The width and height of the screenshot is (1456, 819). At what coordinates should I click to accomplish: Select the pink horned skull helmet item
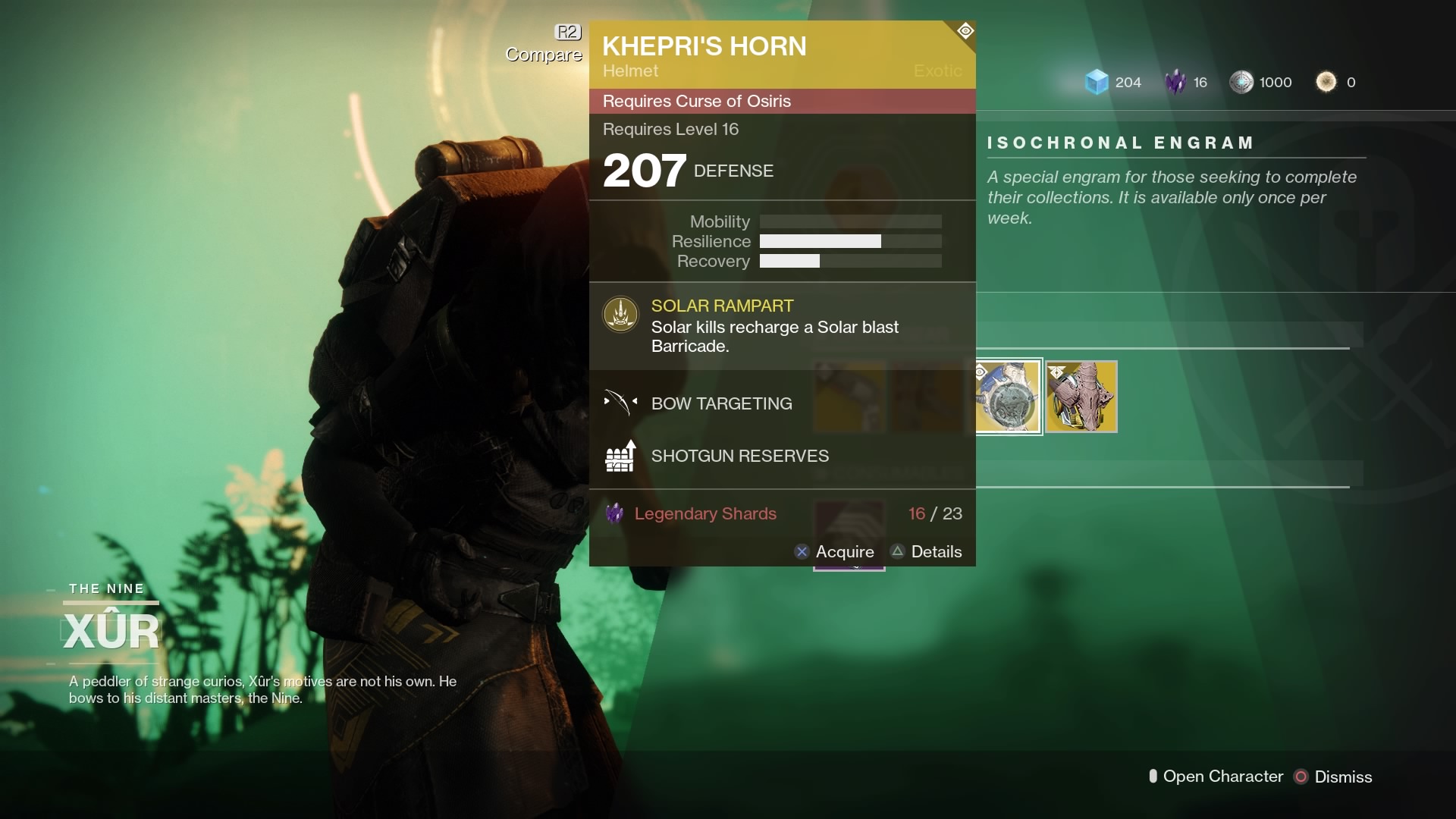point(1081,397)
